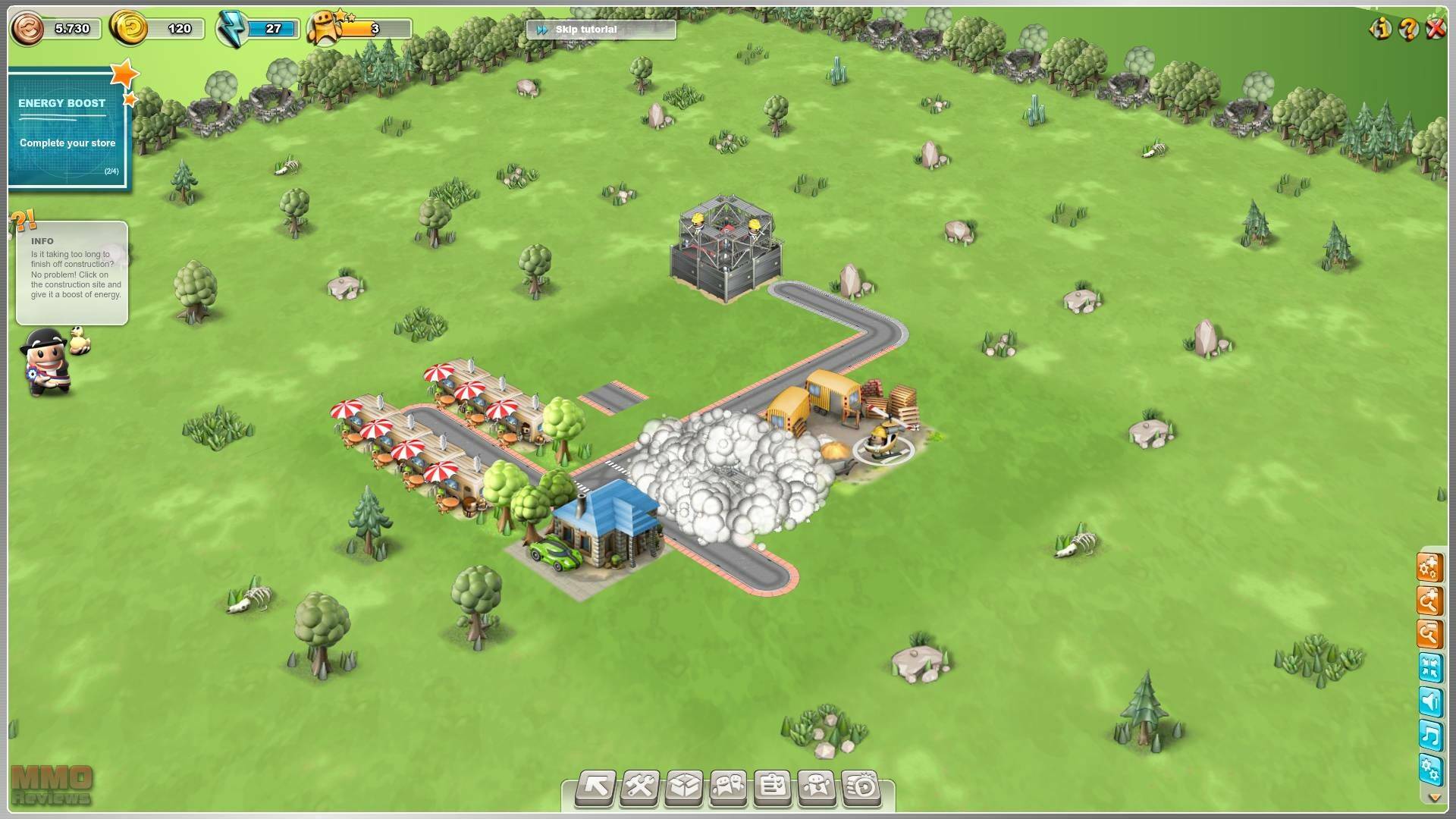Open the single character profile button
This screenshot has height=819, width=1456.
(817, 787)
